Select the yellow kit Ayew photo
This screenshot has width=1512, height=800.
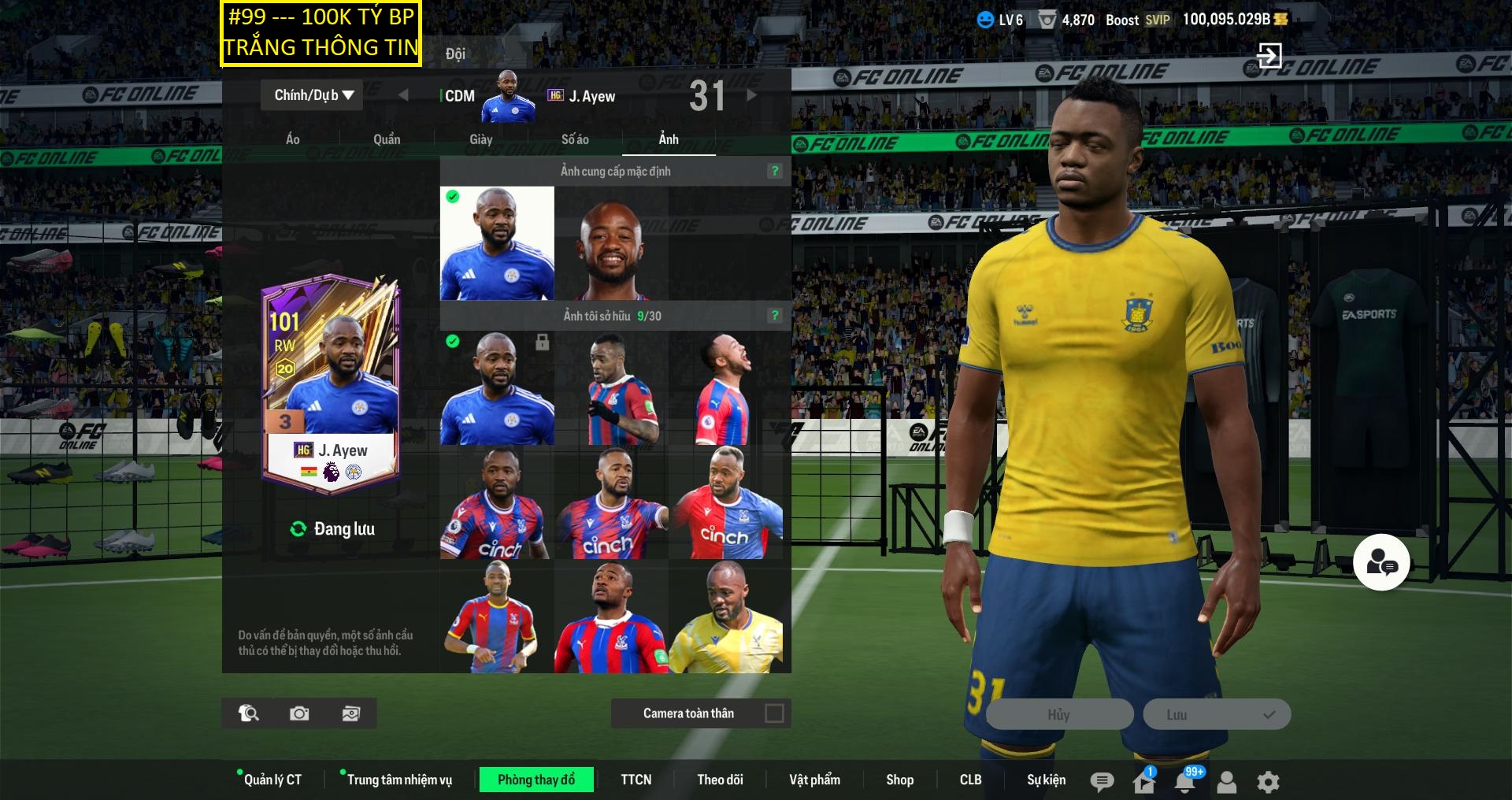(x=726, y=617)
